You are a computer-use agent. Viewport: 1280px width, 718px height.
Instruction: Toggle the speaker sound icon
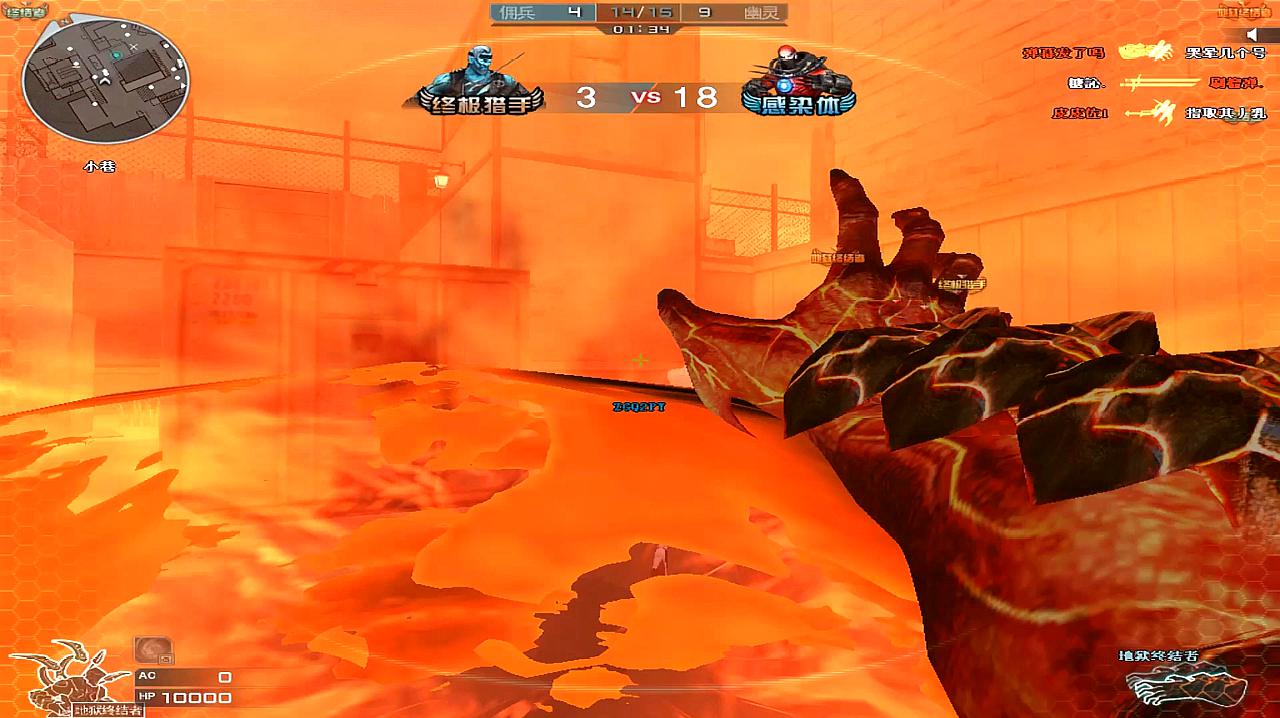pyautogui.click(x=1253, y=34)
